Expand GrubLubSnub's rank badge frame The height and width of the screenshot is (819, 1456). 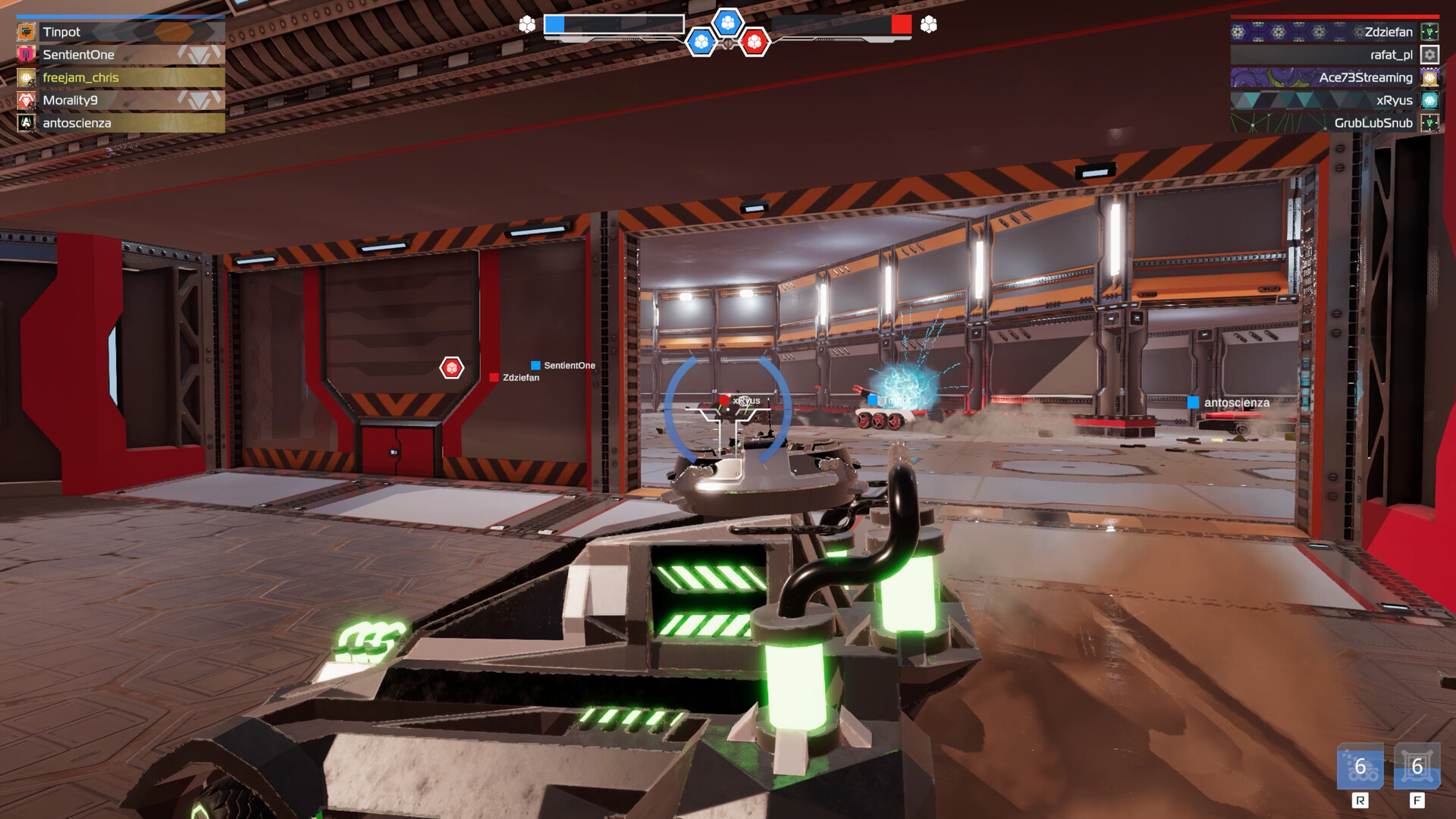(x=1430, y=123)
